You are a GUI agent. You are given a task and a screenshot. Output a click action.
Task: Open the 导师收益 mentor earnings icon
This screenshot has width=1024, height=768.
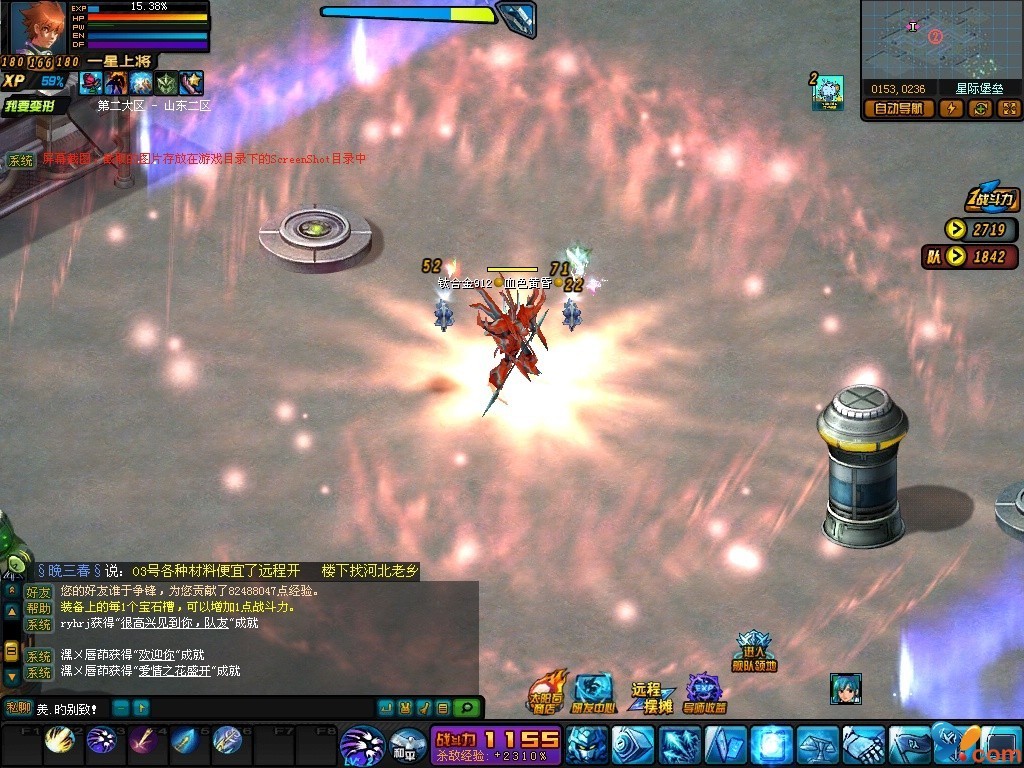(705, 693)
